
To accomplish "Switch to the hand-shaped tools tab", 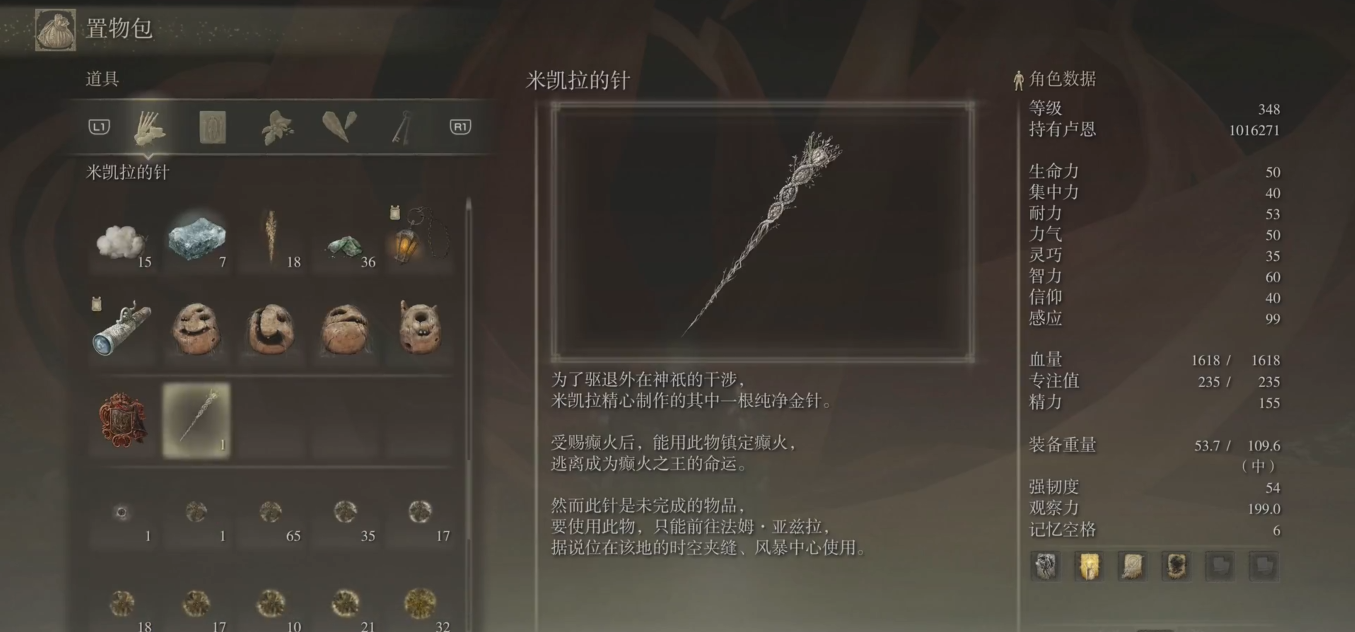I will 150,127.
